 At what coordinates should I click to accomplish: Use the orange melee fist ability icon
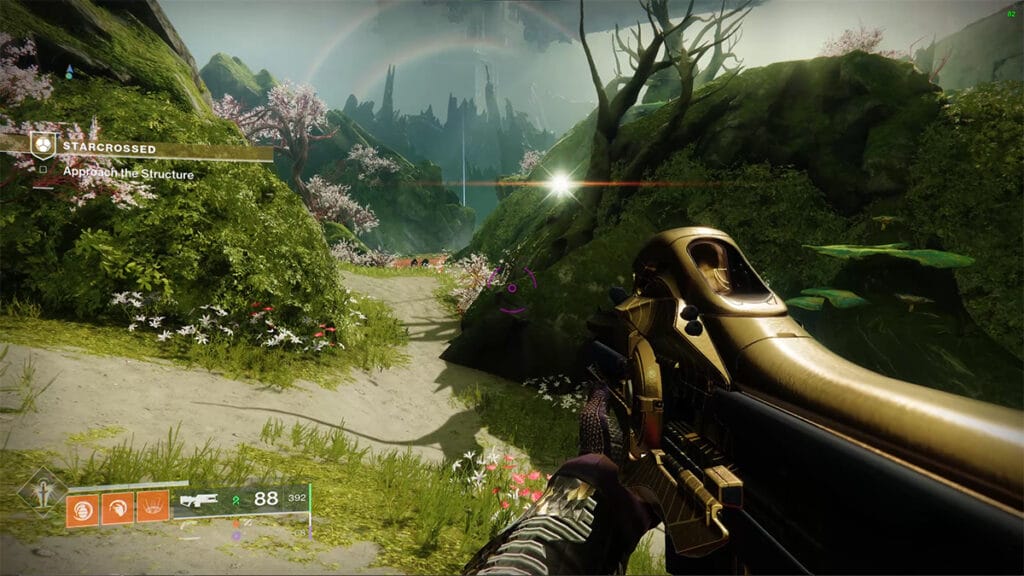[117, 509]
